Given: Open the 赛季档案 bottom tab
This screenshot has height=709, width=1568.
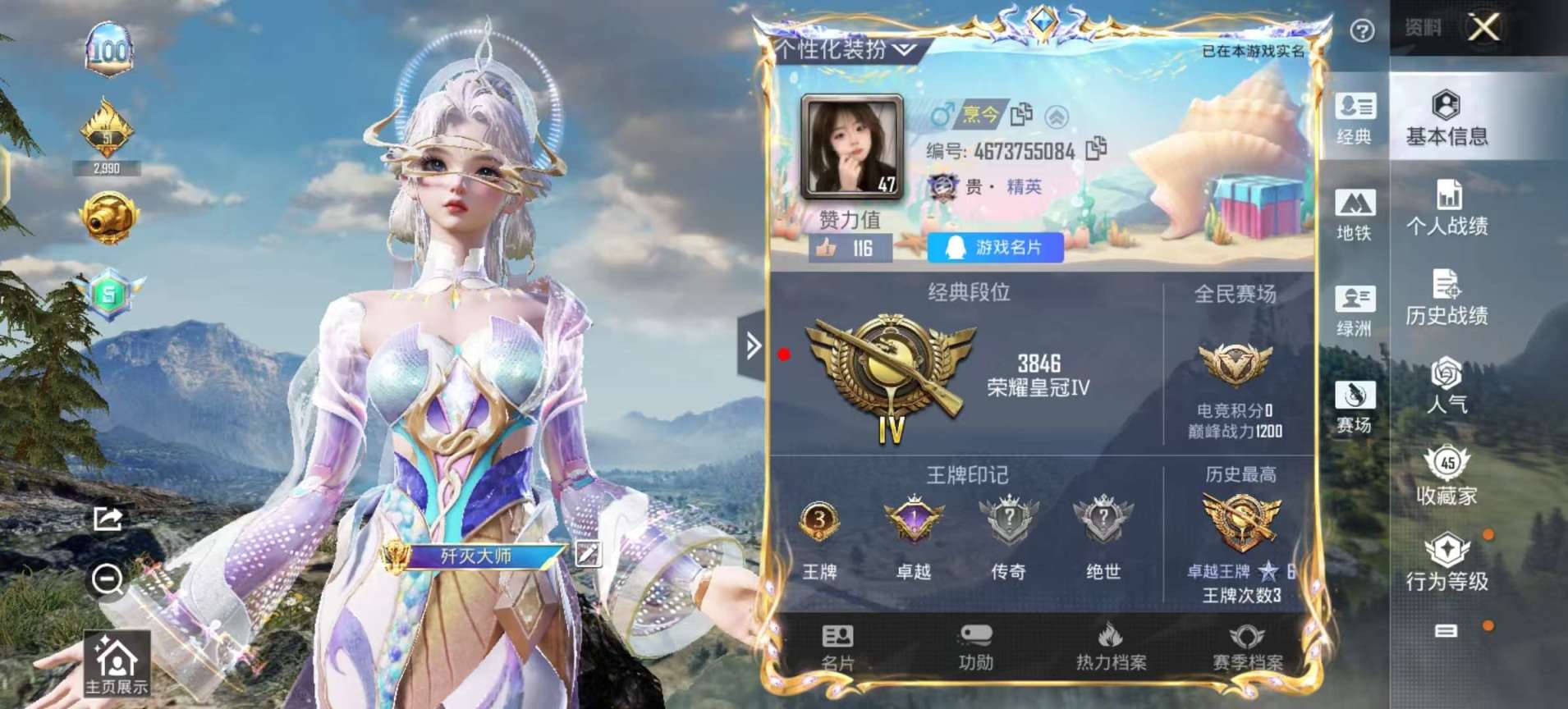Looking at the screenshot, I should (x=1247, y=647).
